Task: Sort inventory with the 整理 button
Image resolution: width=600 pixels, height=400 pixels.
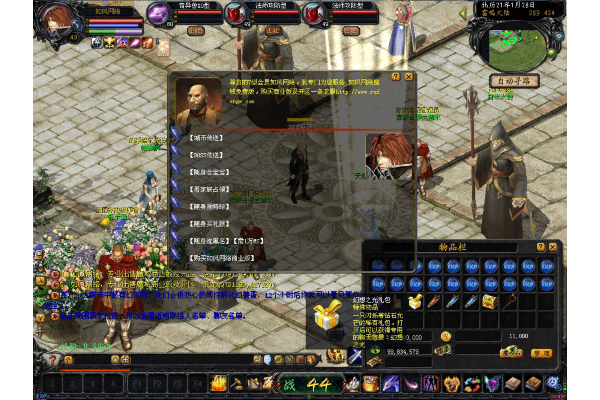Action: click(541, 352)
